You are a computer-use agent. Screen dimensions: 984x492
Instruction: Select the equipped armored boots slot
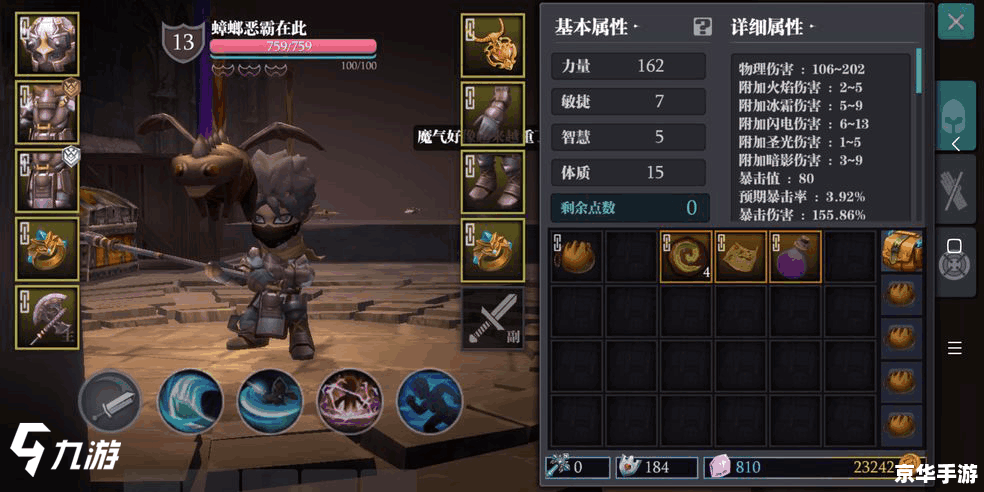coord(493,181)
